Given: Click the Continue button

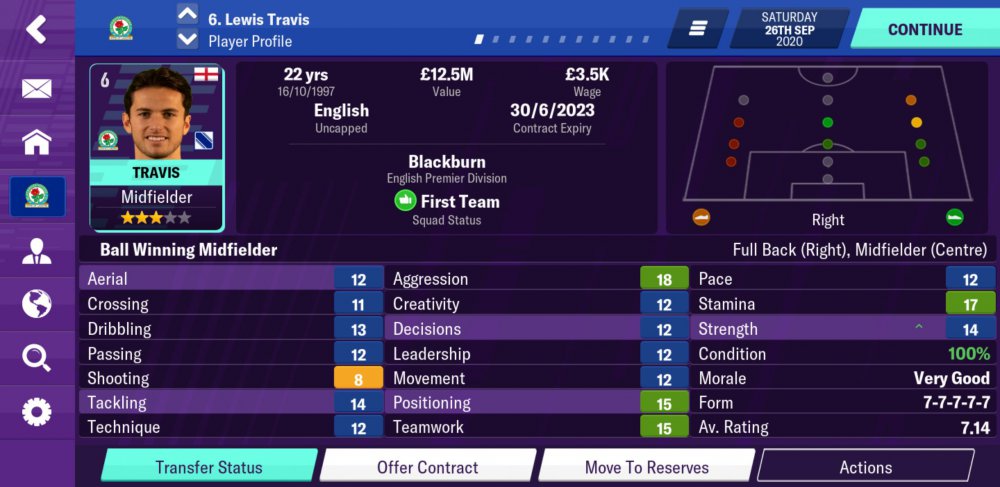Looking at the screenshot, I should (925, 29).
